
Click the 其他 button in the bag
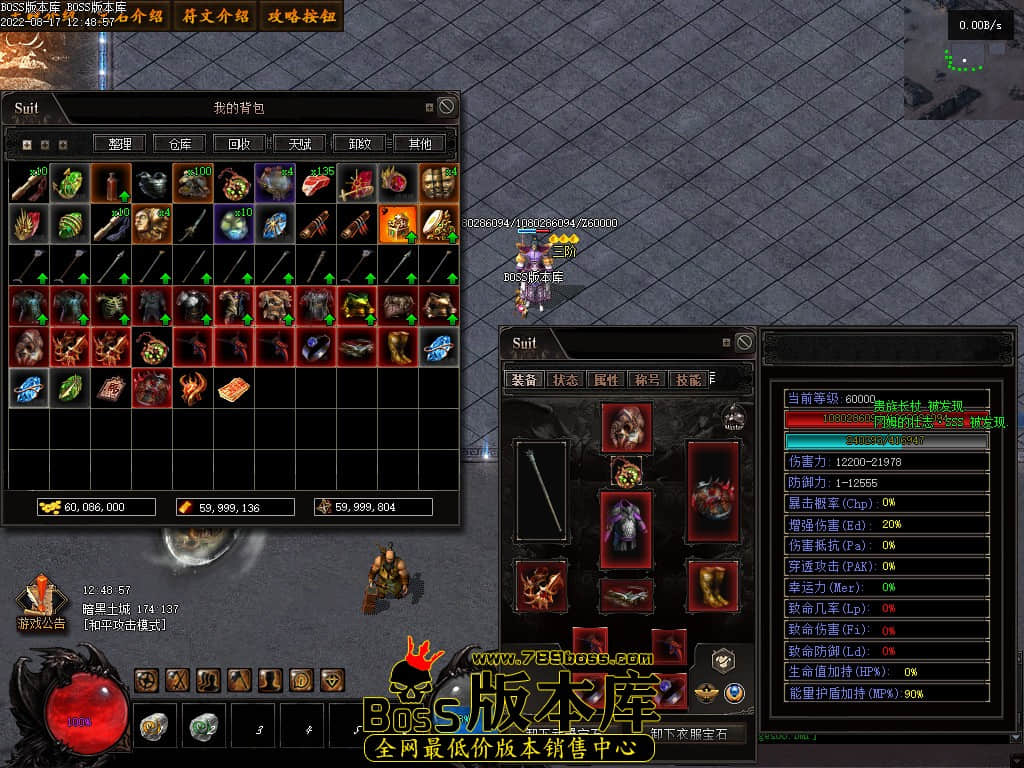[x=419, y=144]
